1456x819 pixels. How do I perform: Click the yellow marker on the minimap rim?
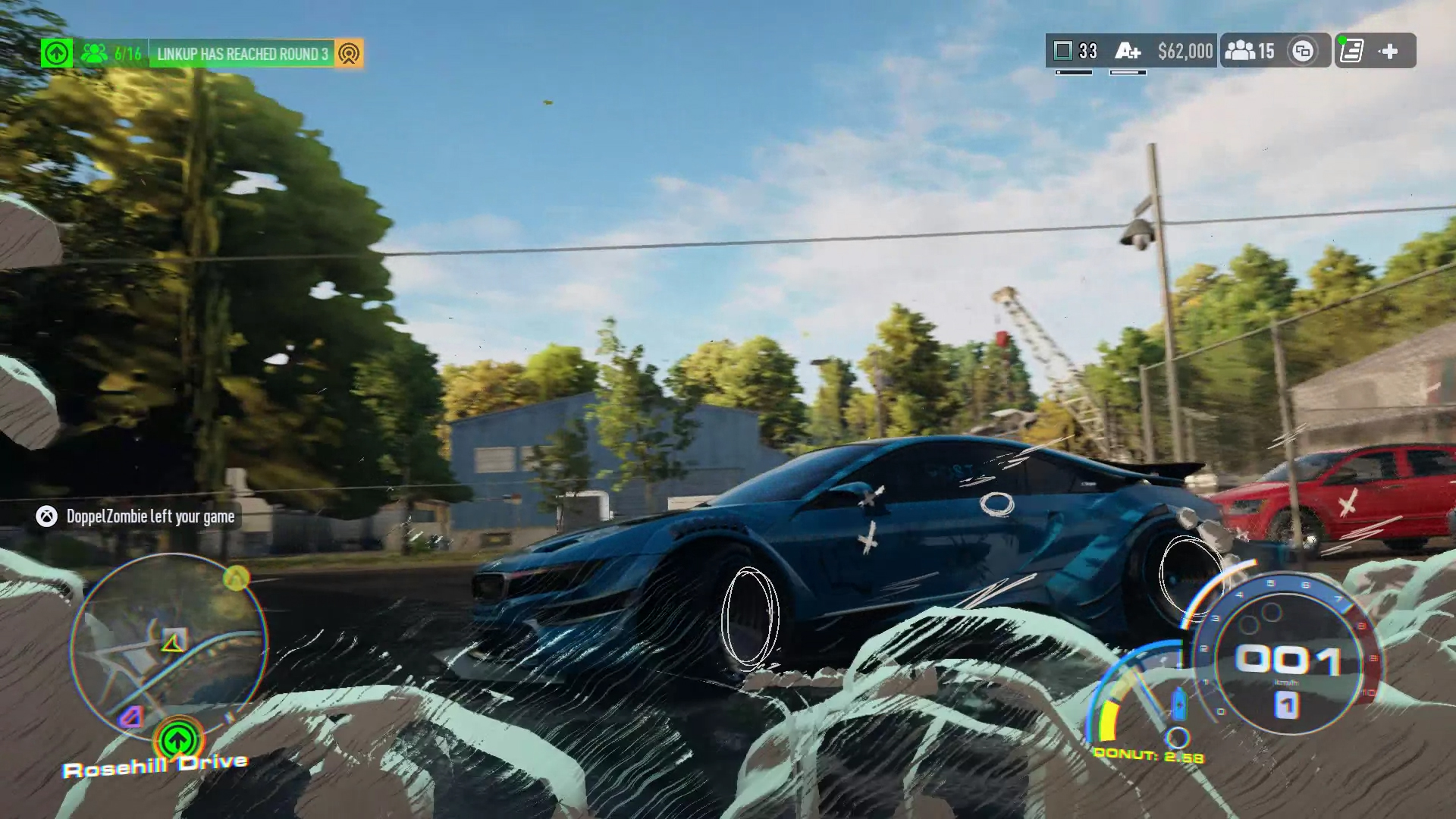(x=237, y=579)
